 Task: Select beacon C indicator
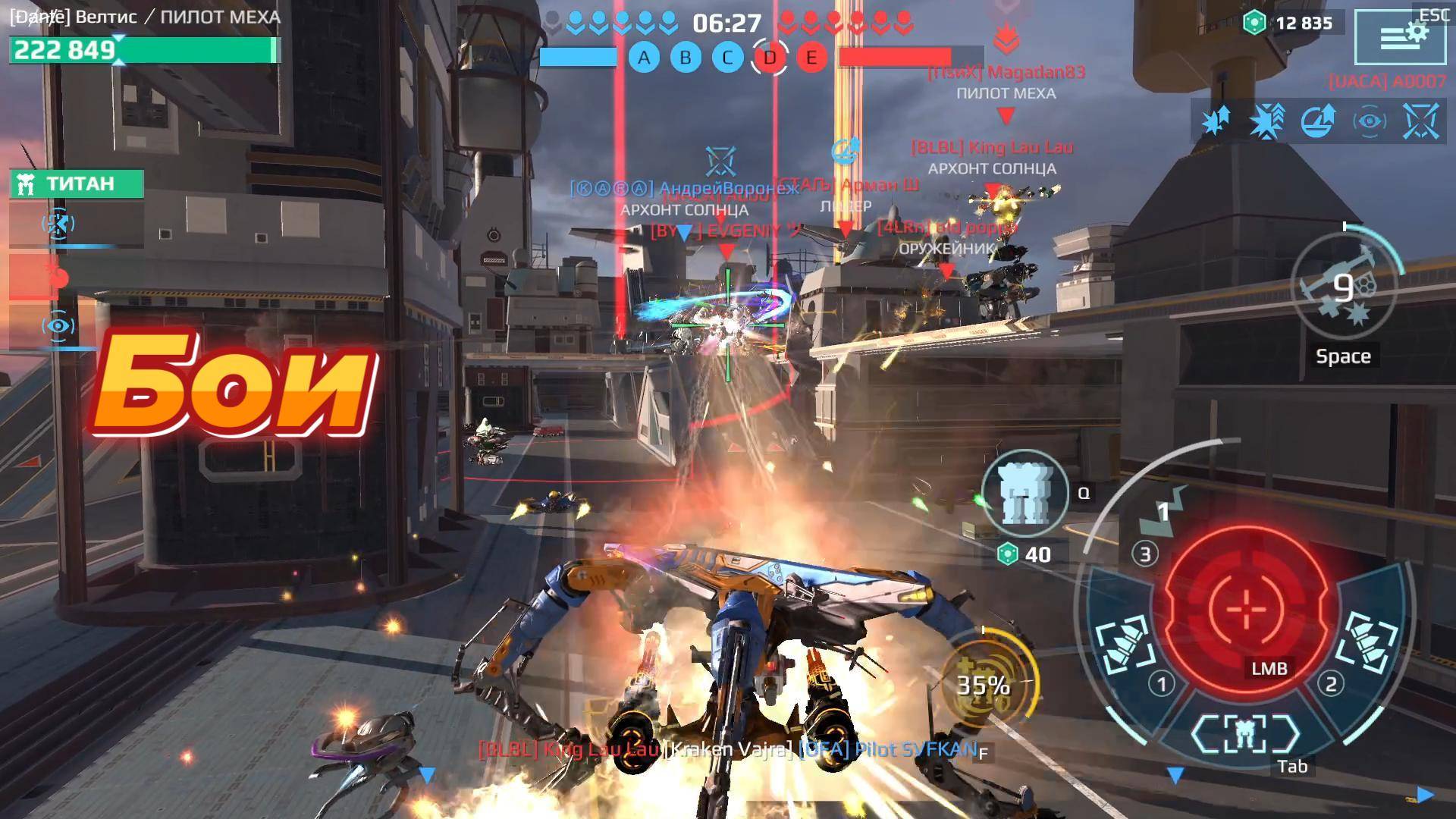727,58
